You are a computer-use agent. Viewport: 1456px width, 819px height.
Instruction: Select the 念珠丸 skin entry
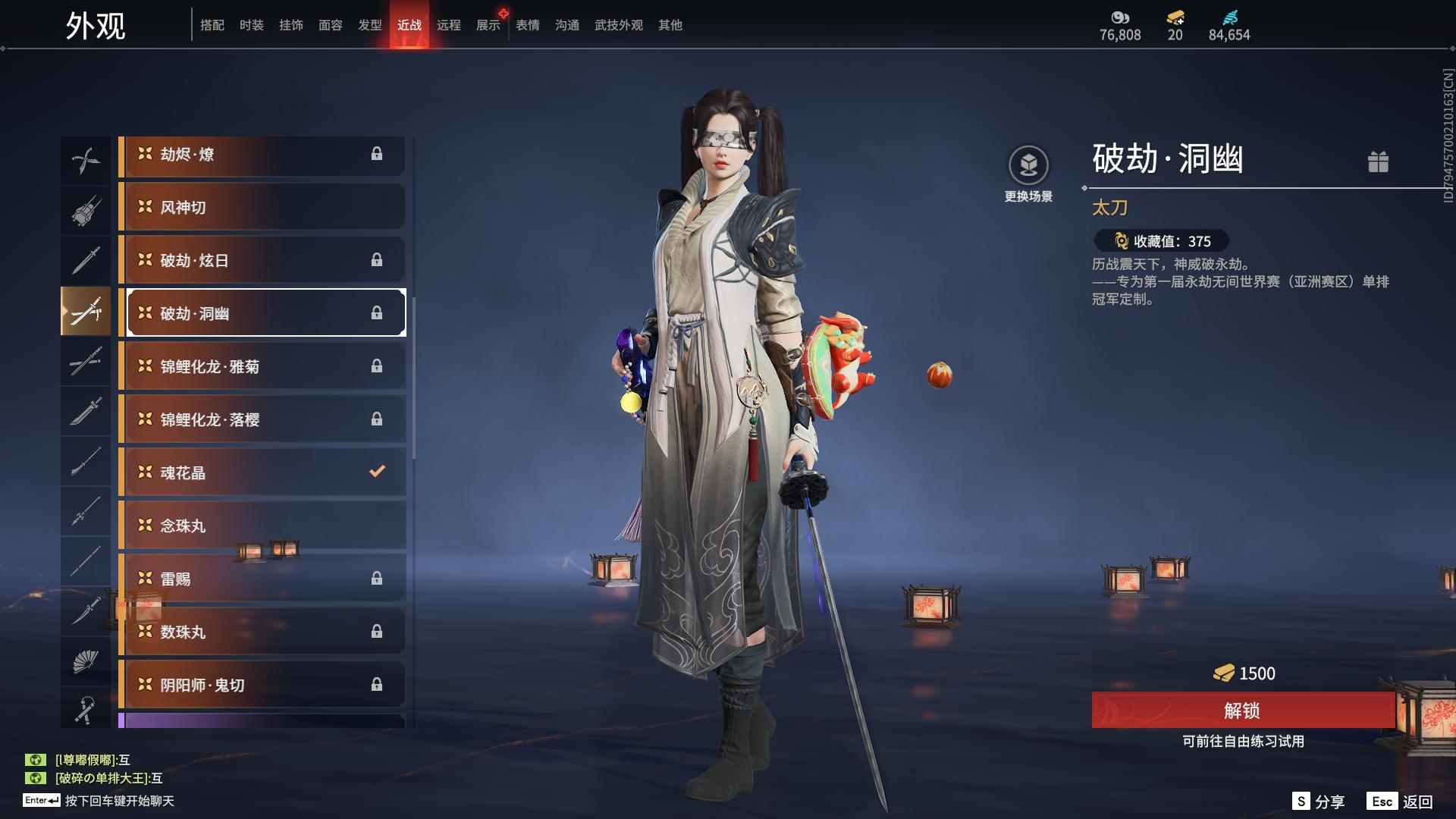point(262,525)
